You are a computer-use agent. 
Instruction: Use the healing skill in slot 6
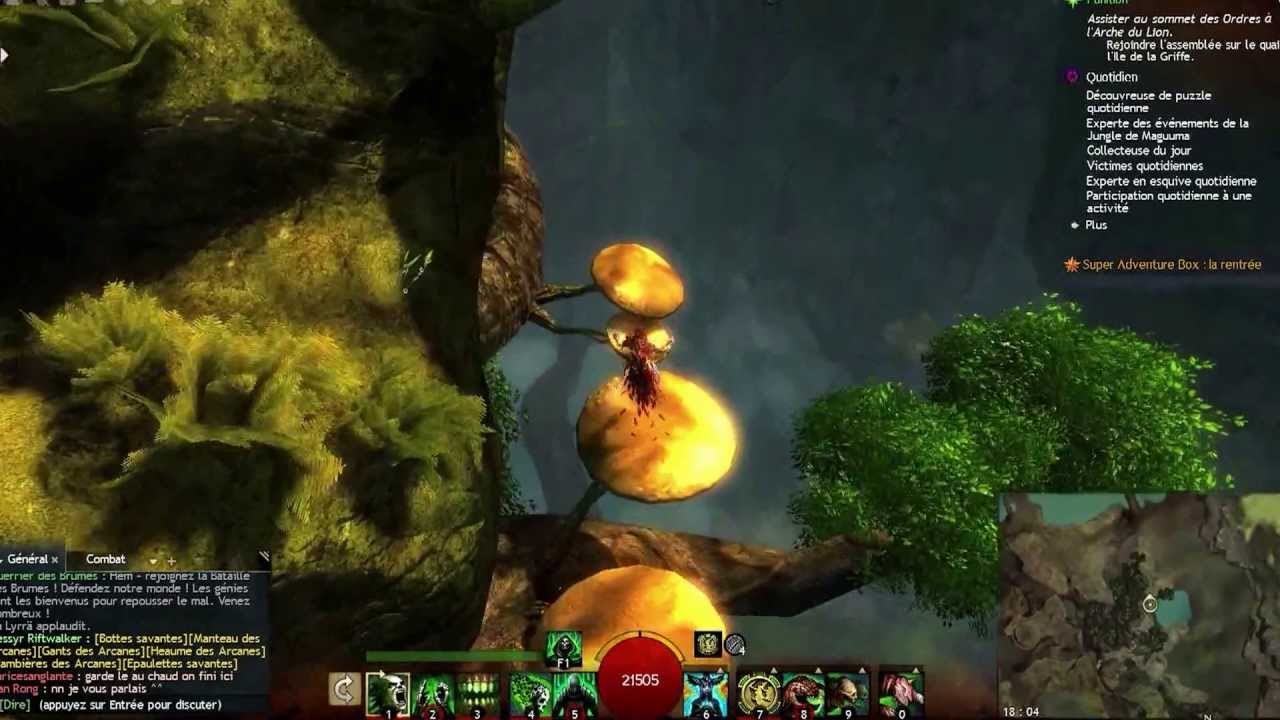tap(704, 690)
